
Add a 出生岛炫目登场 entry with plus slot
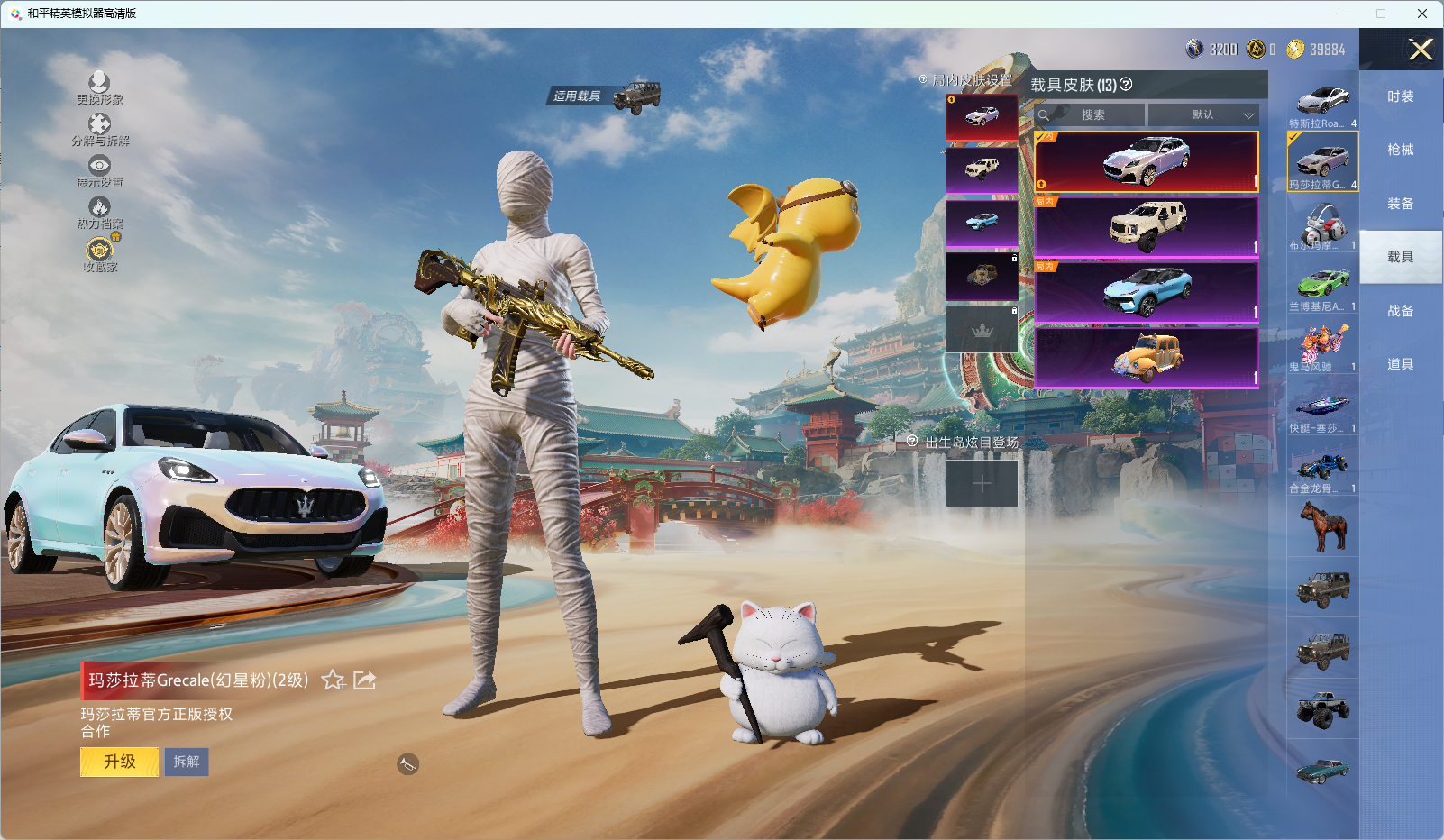[982, 484]
